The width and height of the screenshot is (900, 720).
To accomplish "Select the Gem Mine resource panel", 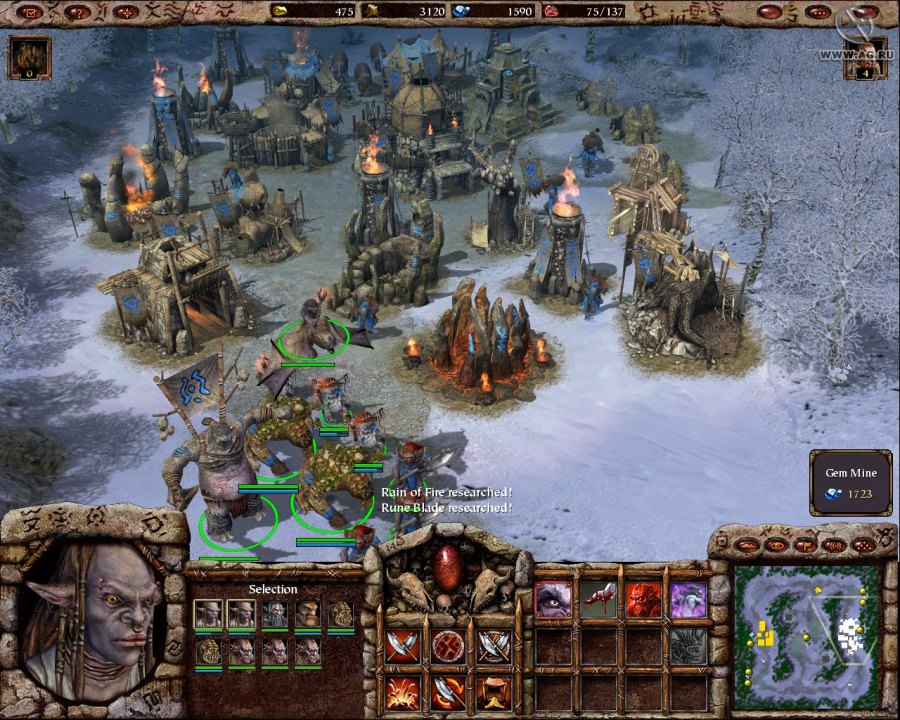I will click(x=851, y=483).
